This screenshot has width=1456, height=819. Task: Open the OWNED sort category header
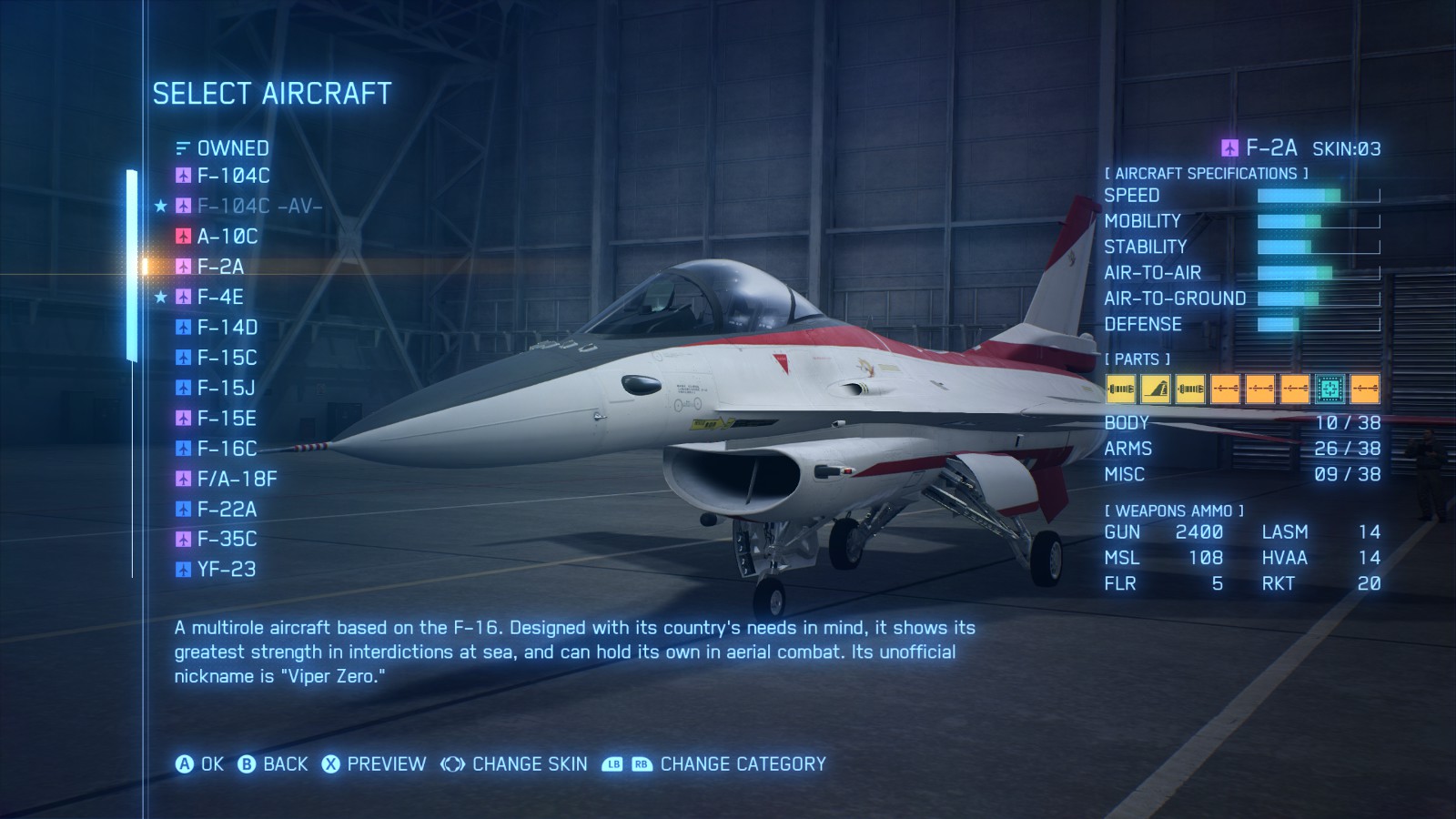[232, 148]
